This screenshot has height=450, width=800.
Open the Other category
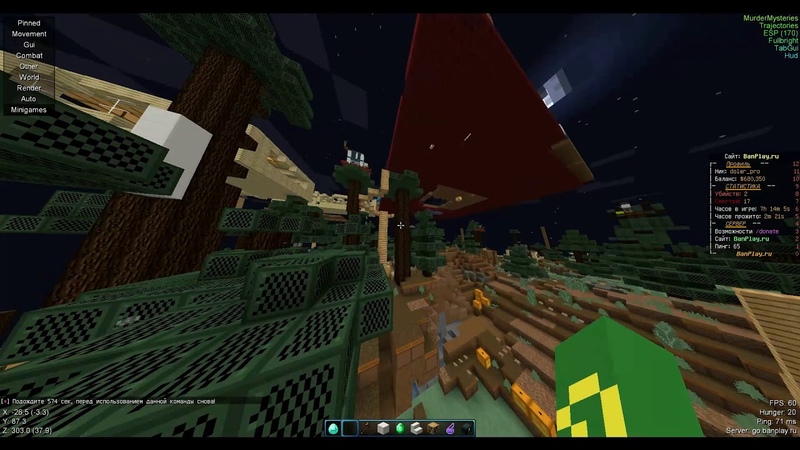click(29, 65)
